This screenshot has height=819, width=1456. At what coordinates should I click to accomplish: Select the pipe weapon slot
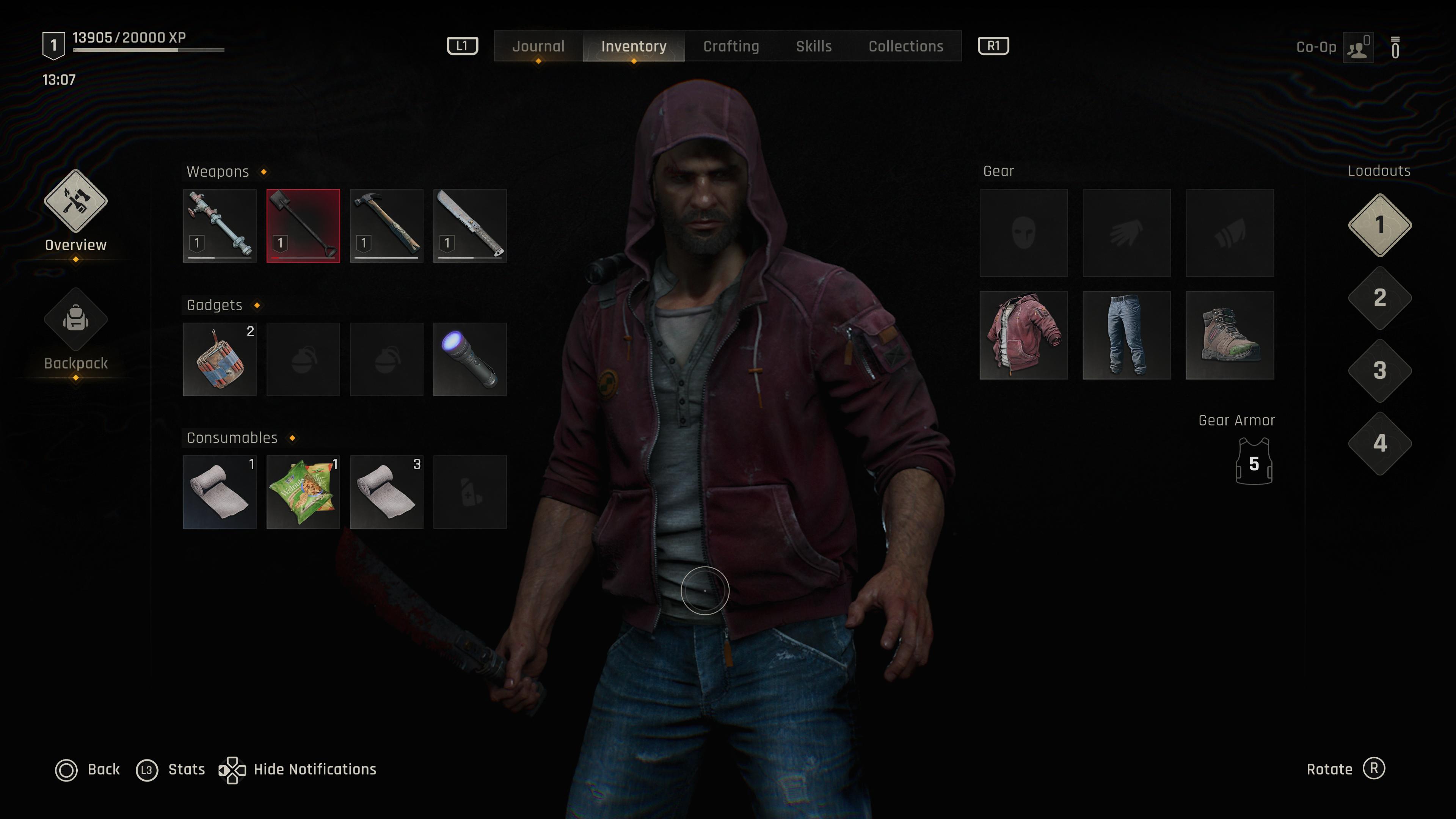(x=220, y=226)
